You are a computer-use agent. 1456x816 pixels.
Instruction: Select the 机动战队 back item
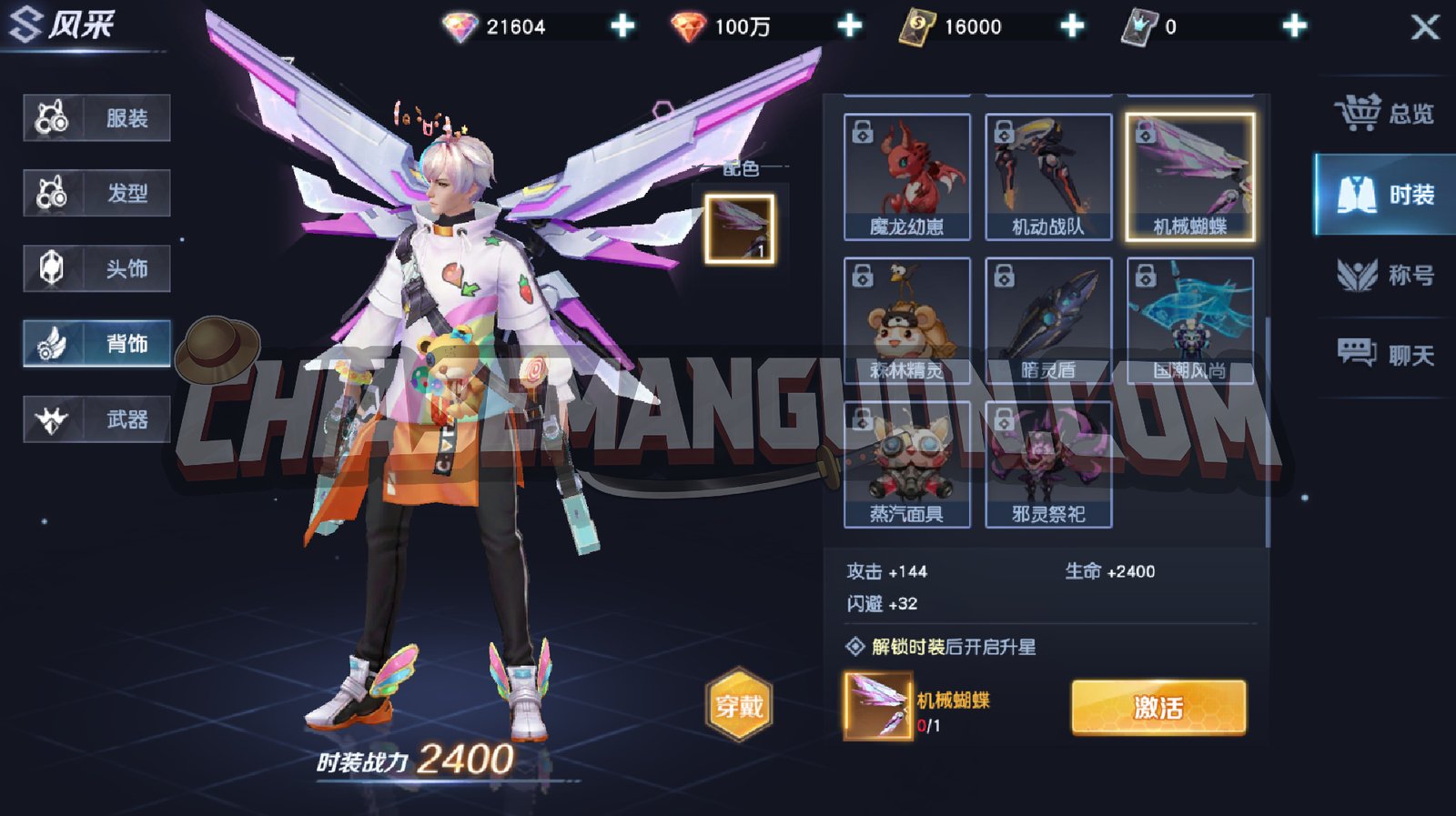click(x=1048, y=176)
